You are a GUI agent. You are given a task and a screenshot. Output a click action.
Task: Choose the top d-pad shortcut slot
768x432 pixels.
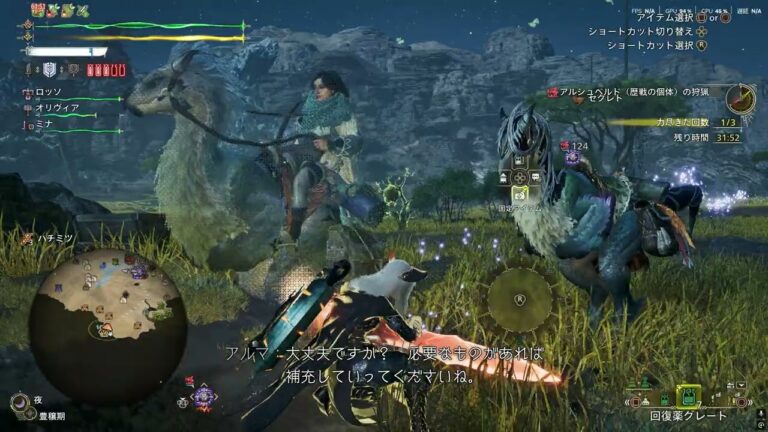520,160
